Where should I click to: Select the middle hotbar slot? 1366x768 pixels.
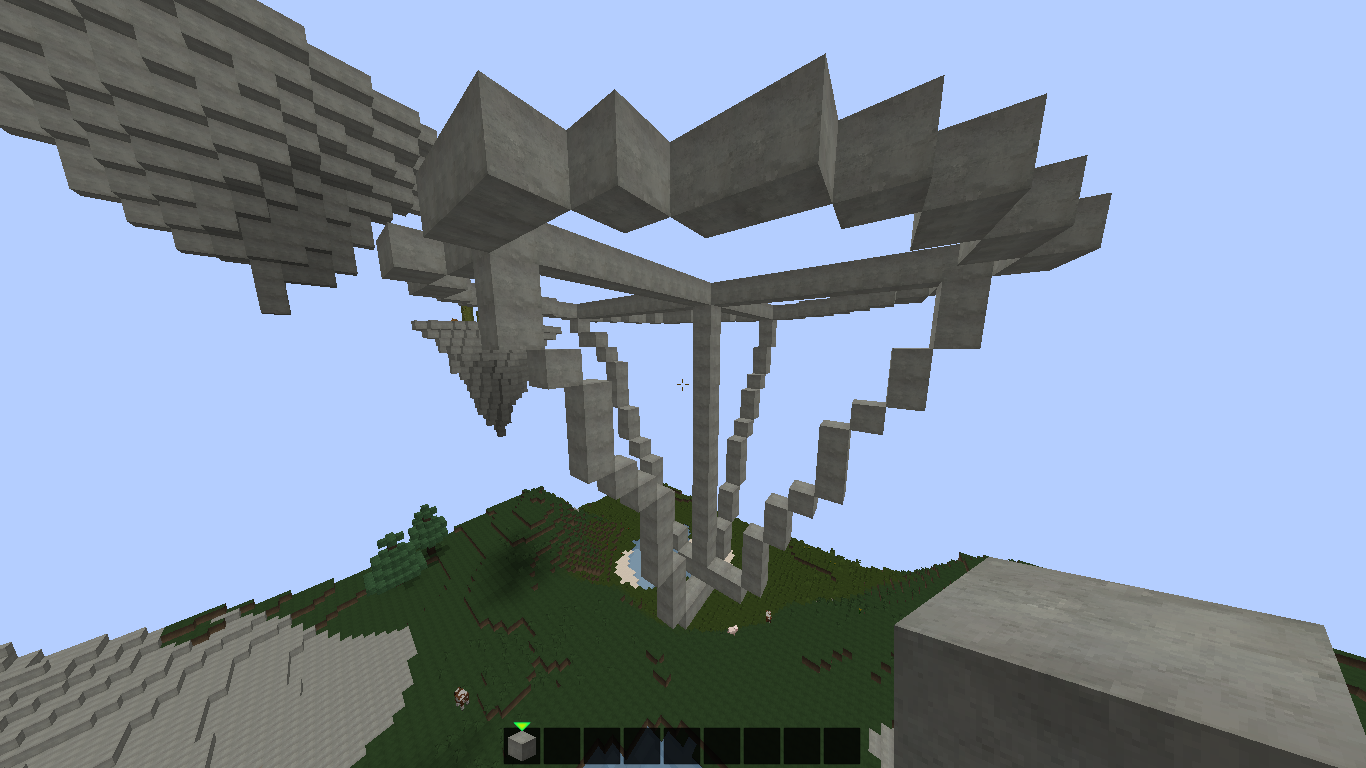tap(681, 743)
